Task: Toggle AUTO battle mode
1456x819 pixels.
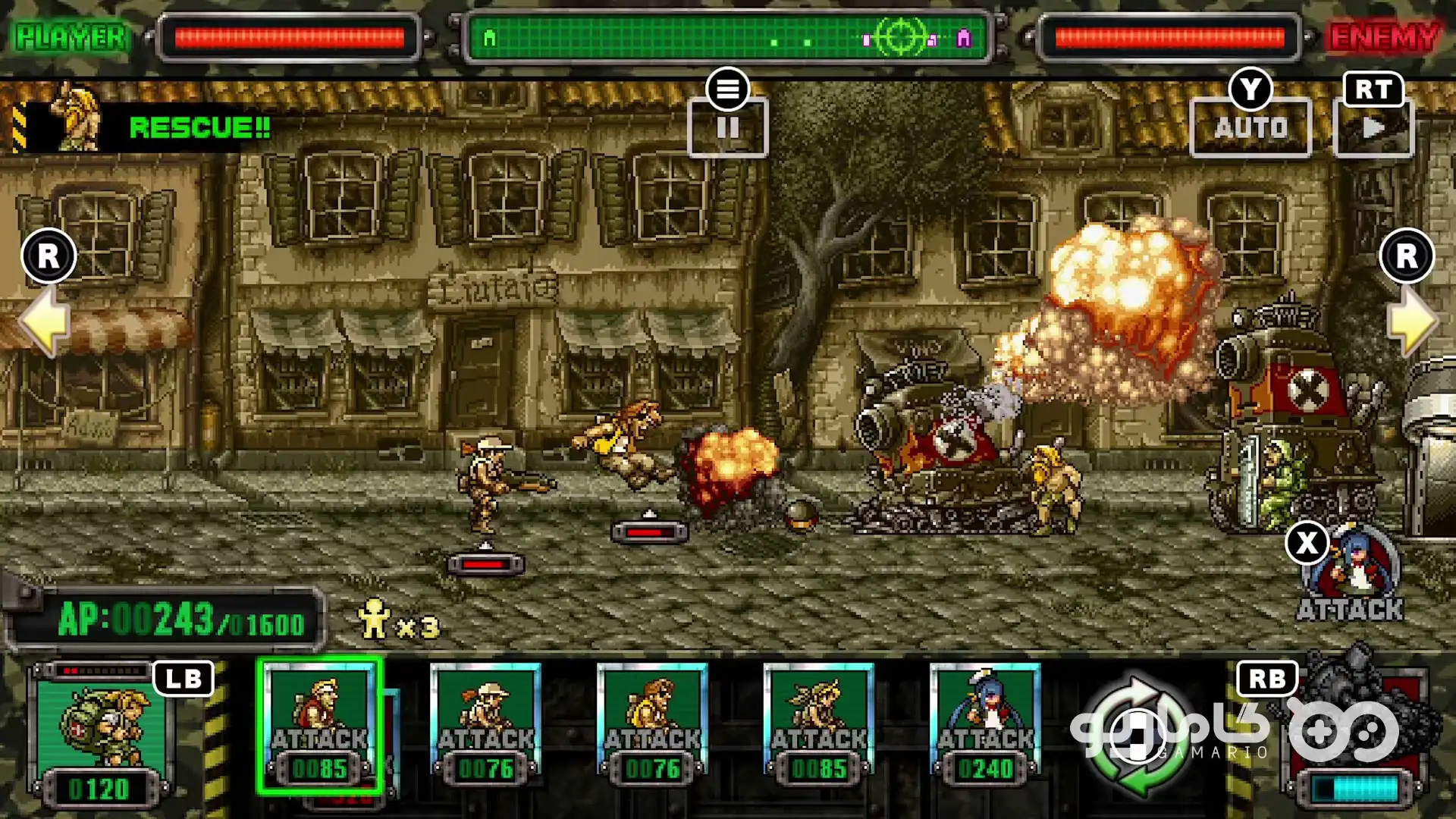Action: click(1250, 127)
